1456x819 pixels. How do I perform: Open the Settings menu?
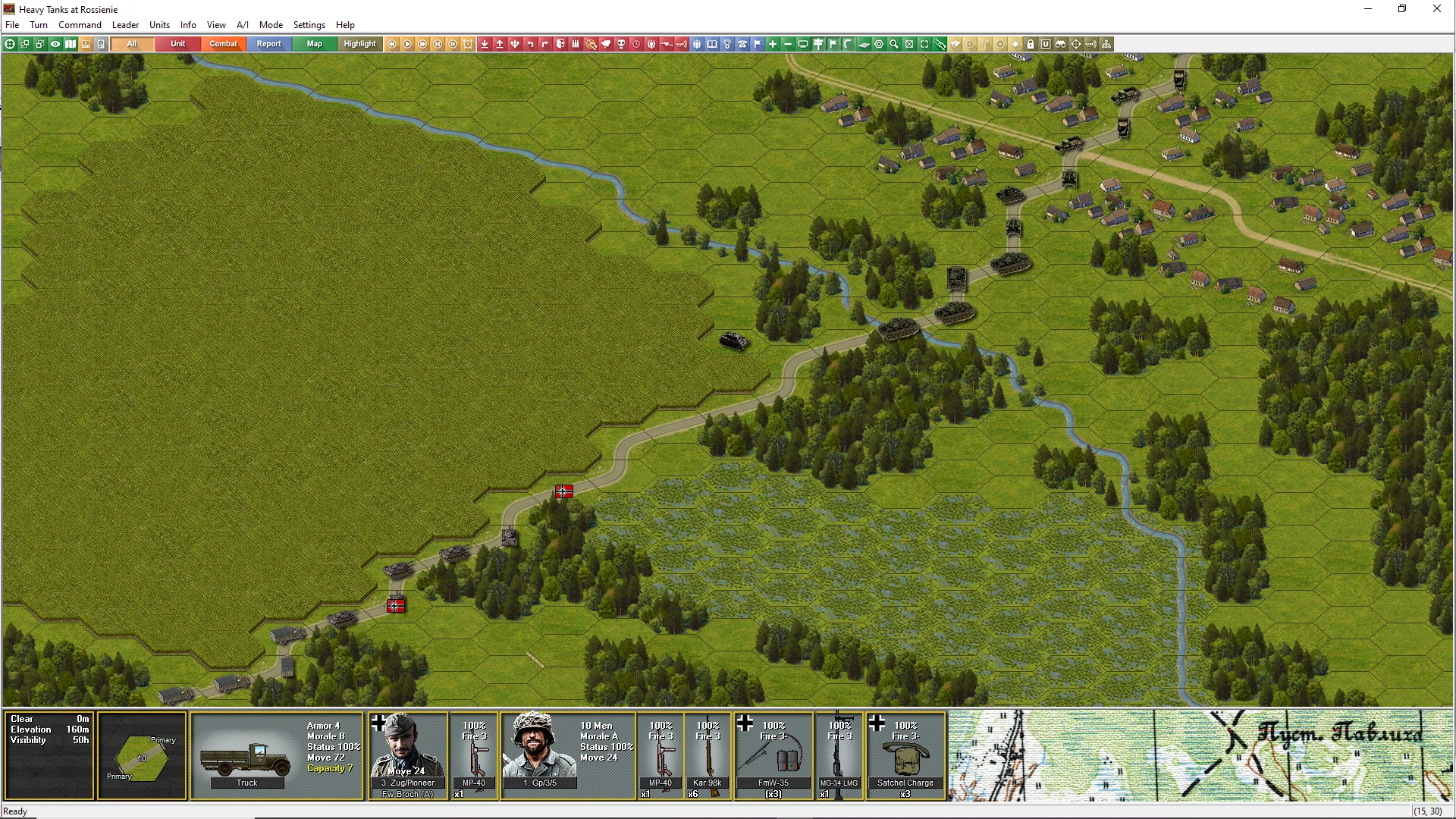point(309,25)
